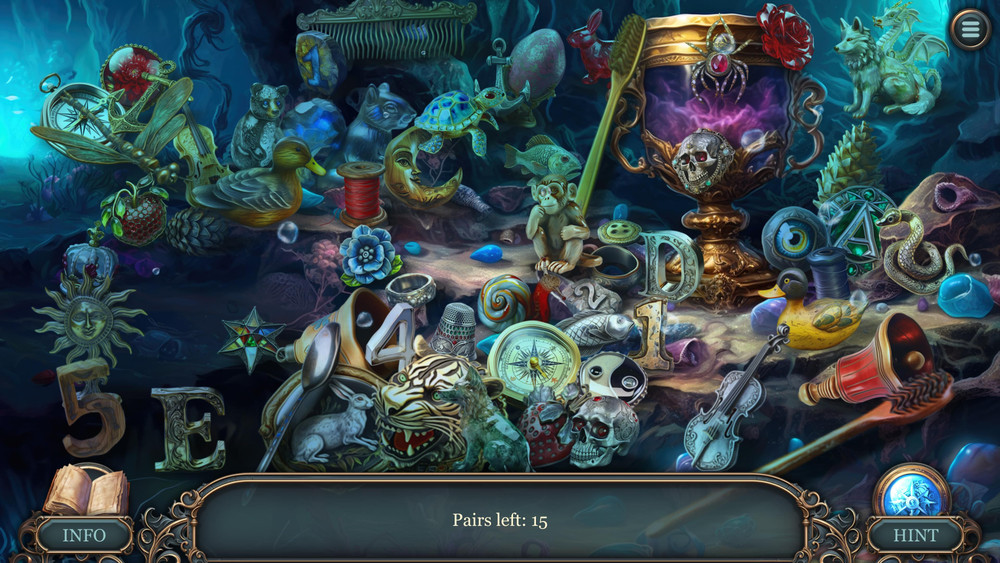This screenshot has height=563, width=1000.
Task: Activate the glowing blue hint orb
Action: (x=912, y=492)
